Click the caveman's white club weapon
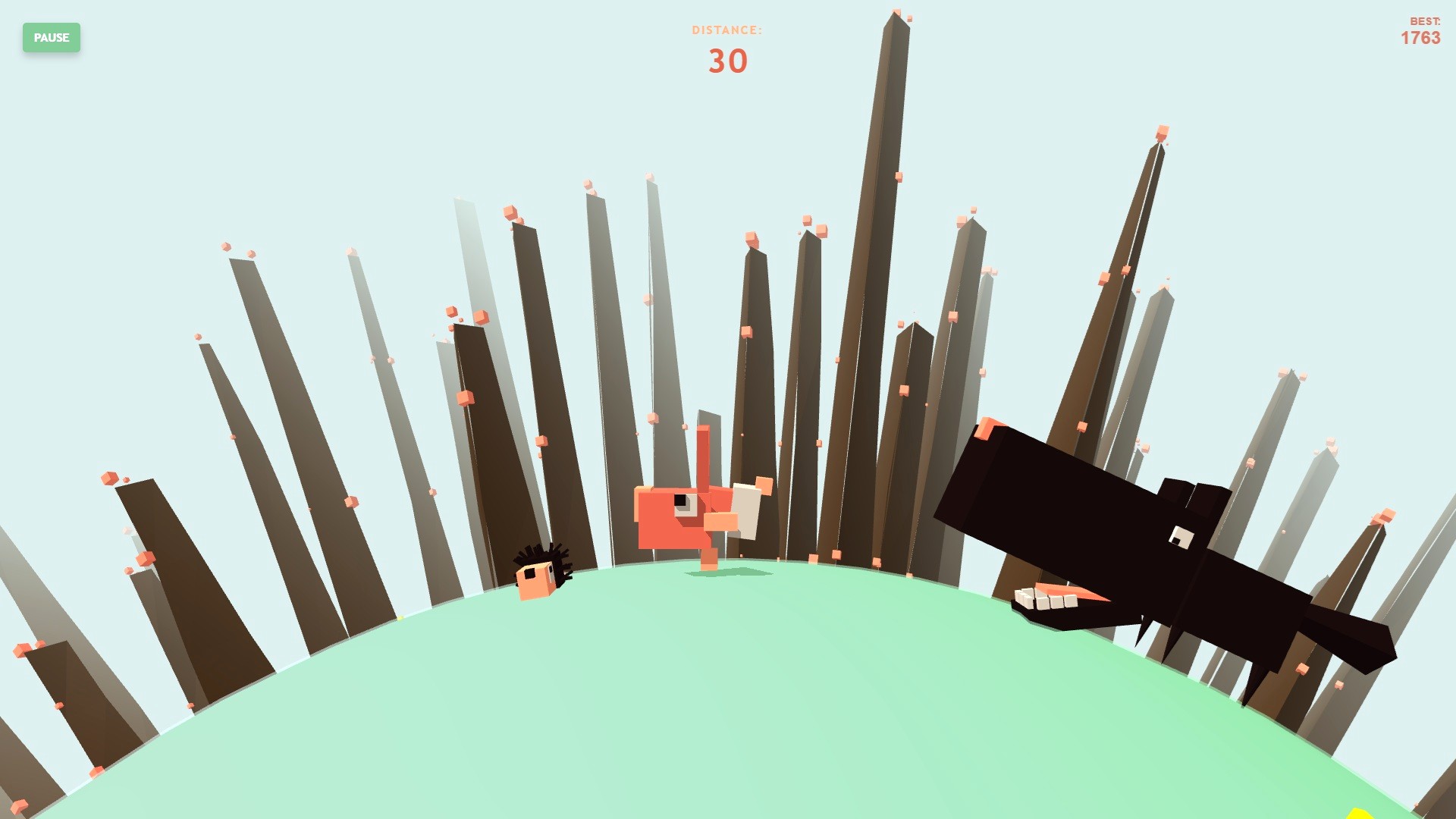1456x819 pixels. [x=747, y=512]
